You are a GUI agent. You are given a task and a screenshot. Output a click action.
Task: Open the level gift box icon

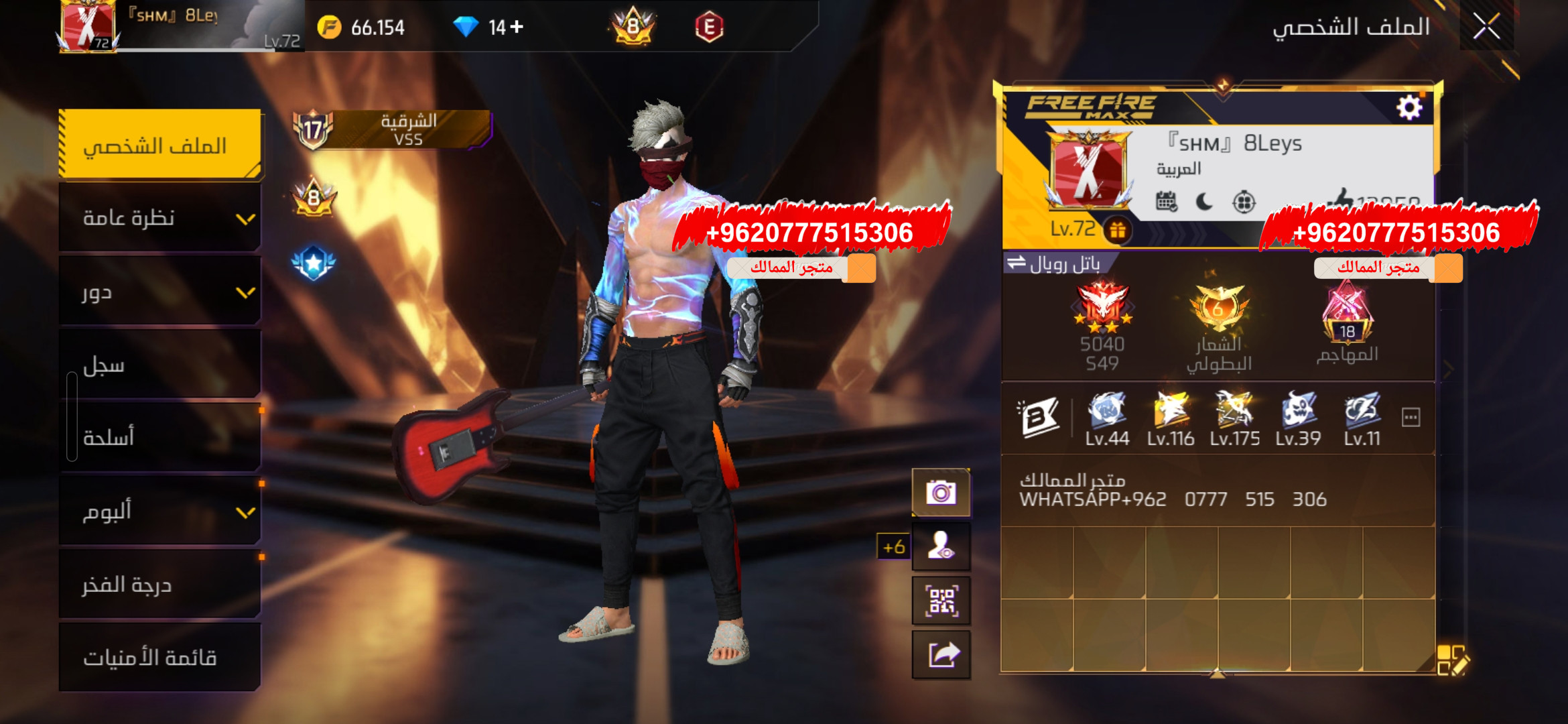(x=1117, y=230)
